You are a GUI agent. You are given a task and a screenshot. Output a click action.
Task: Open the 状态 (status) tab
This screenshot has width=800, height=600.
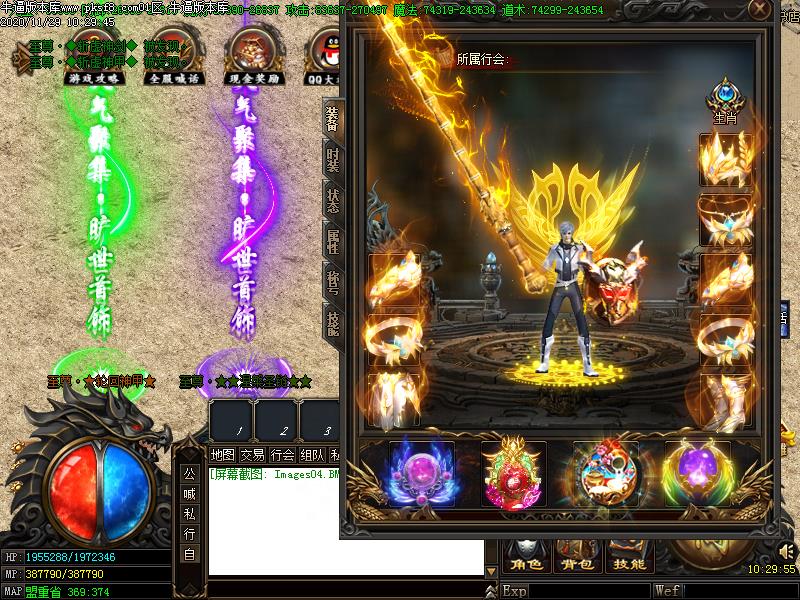click(333, 199)
